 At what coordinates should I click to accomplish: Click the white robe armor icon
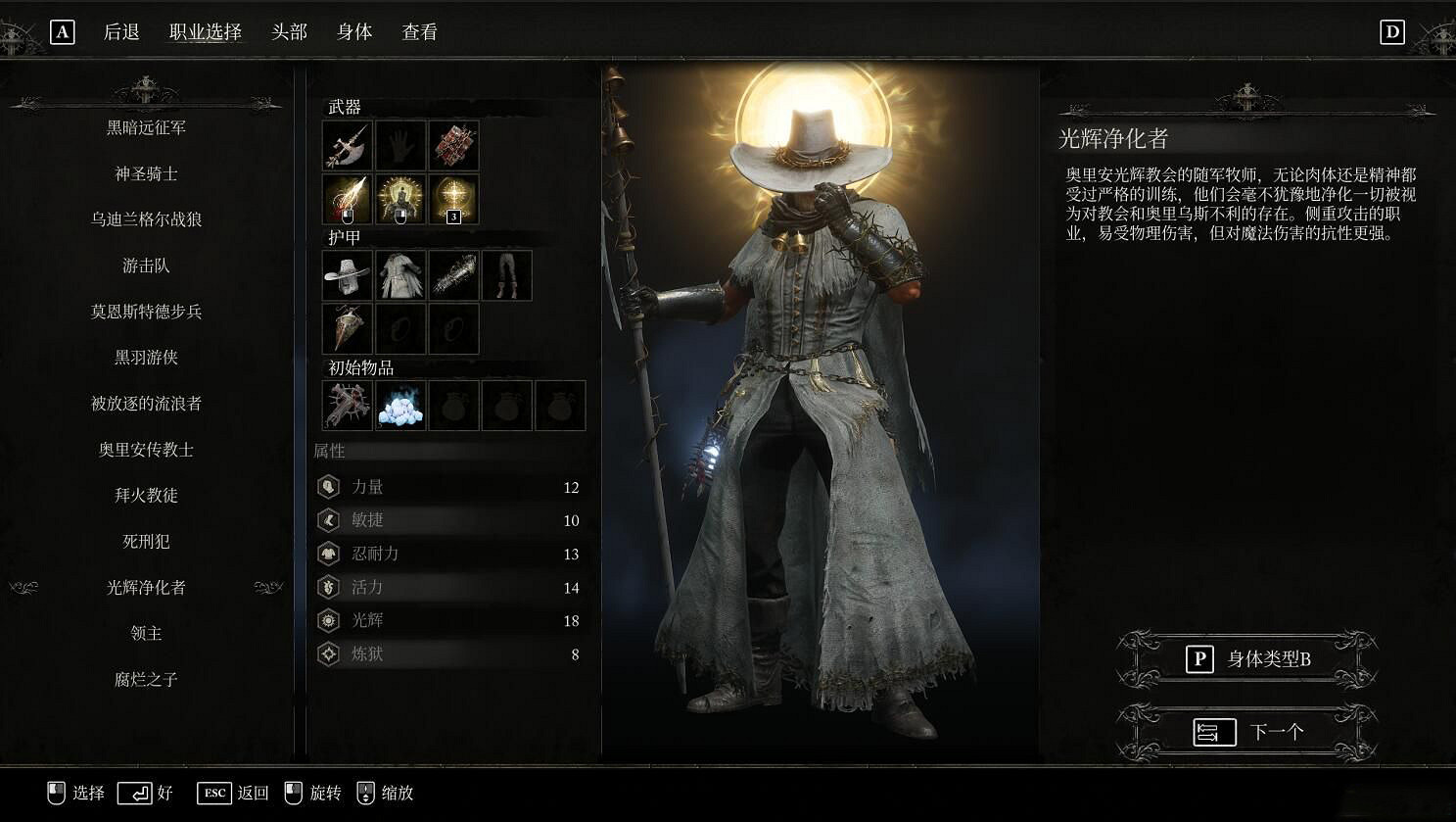[x=399, y=275]
